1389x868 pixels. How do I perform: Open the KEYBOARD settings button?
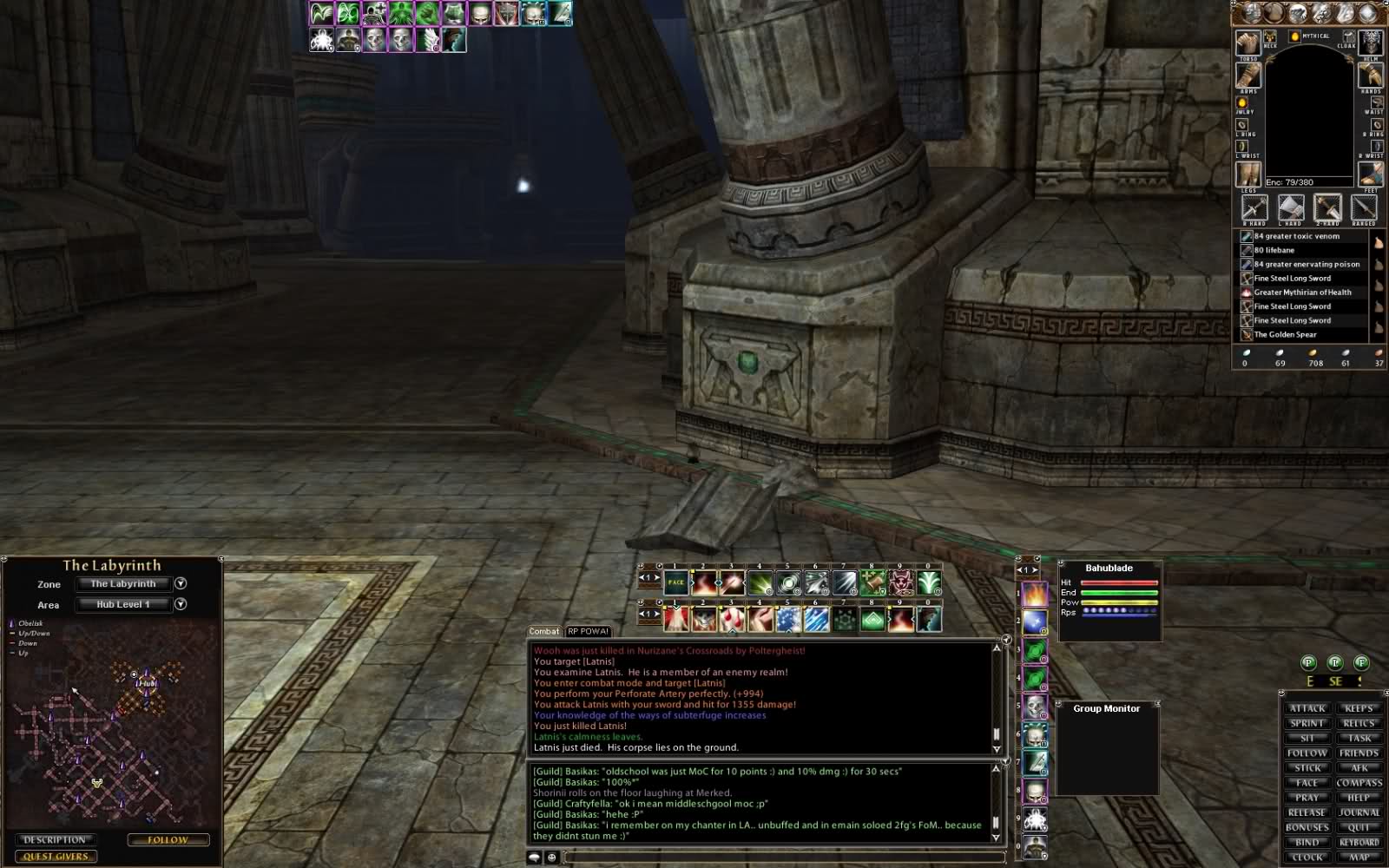[x=1359, y=842]
